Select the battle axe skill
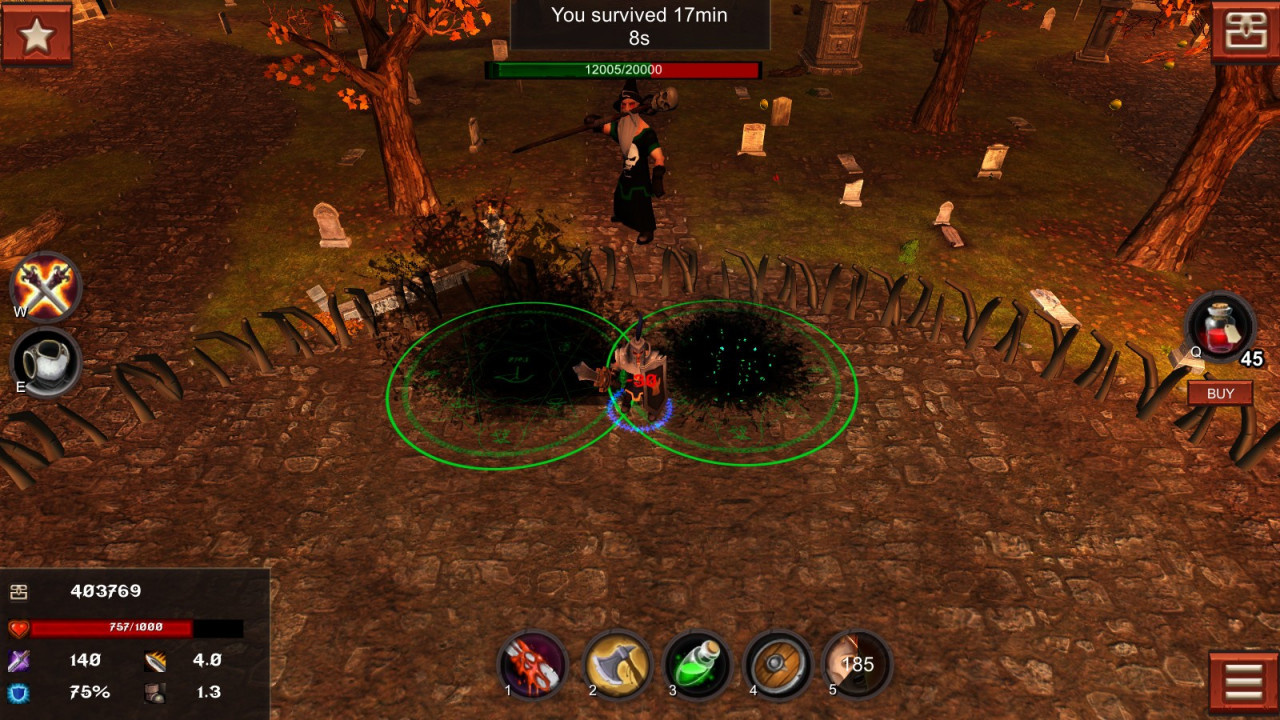 tap(616, 664)
